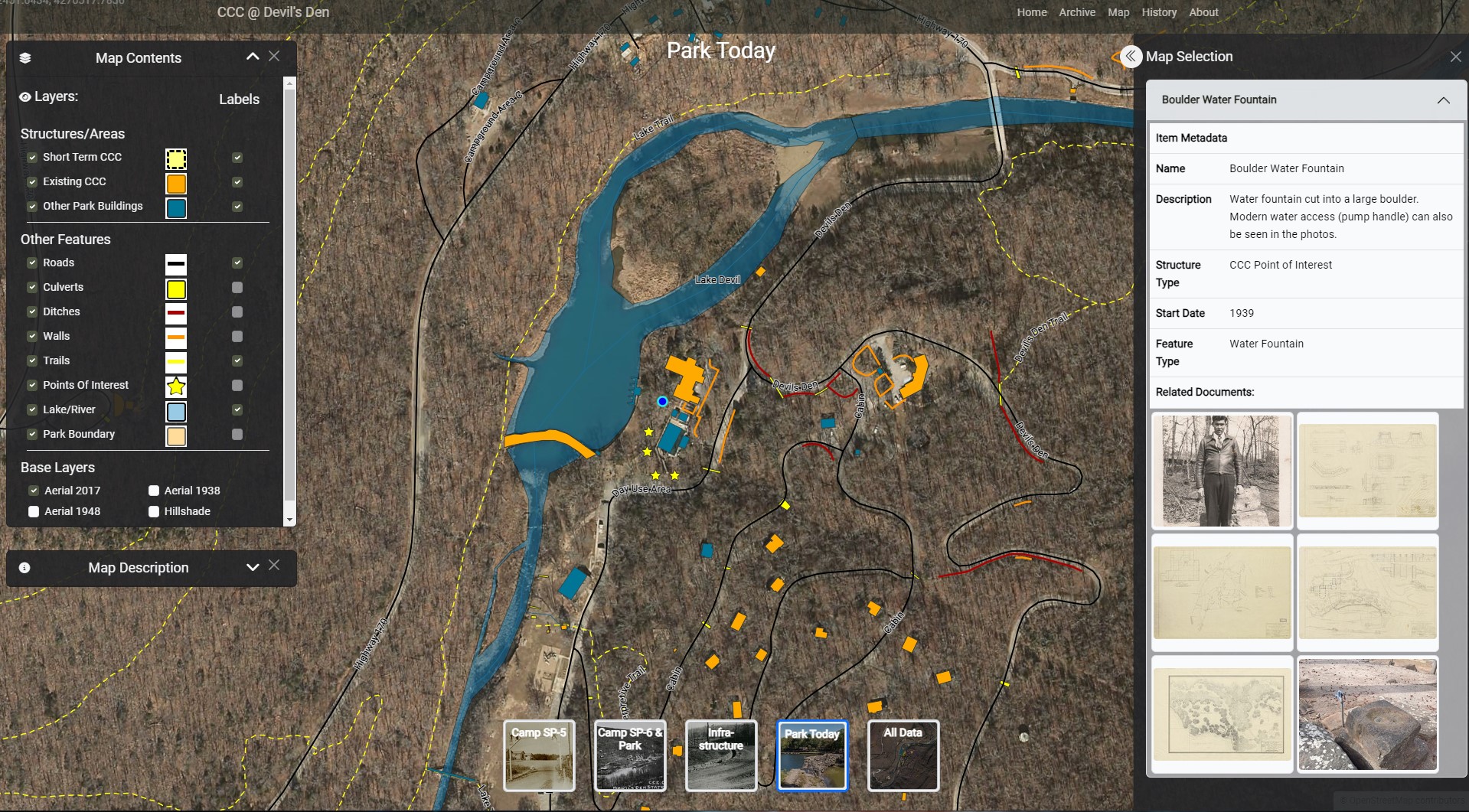
Task: Open the History page link
Action: [x=1159, y=12]
